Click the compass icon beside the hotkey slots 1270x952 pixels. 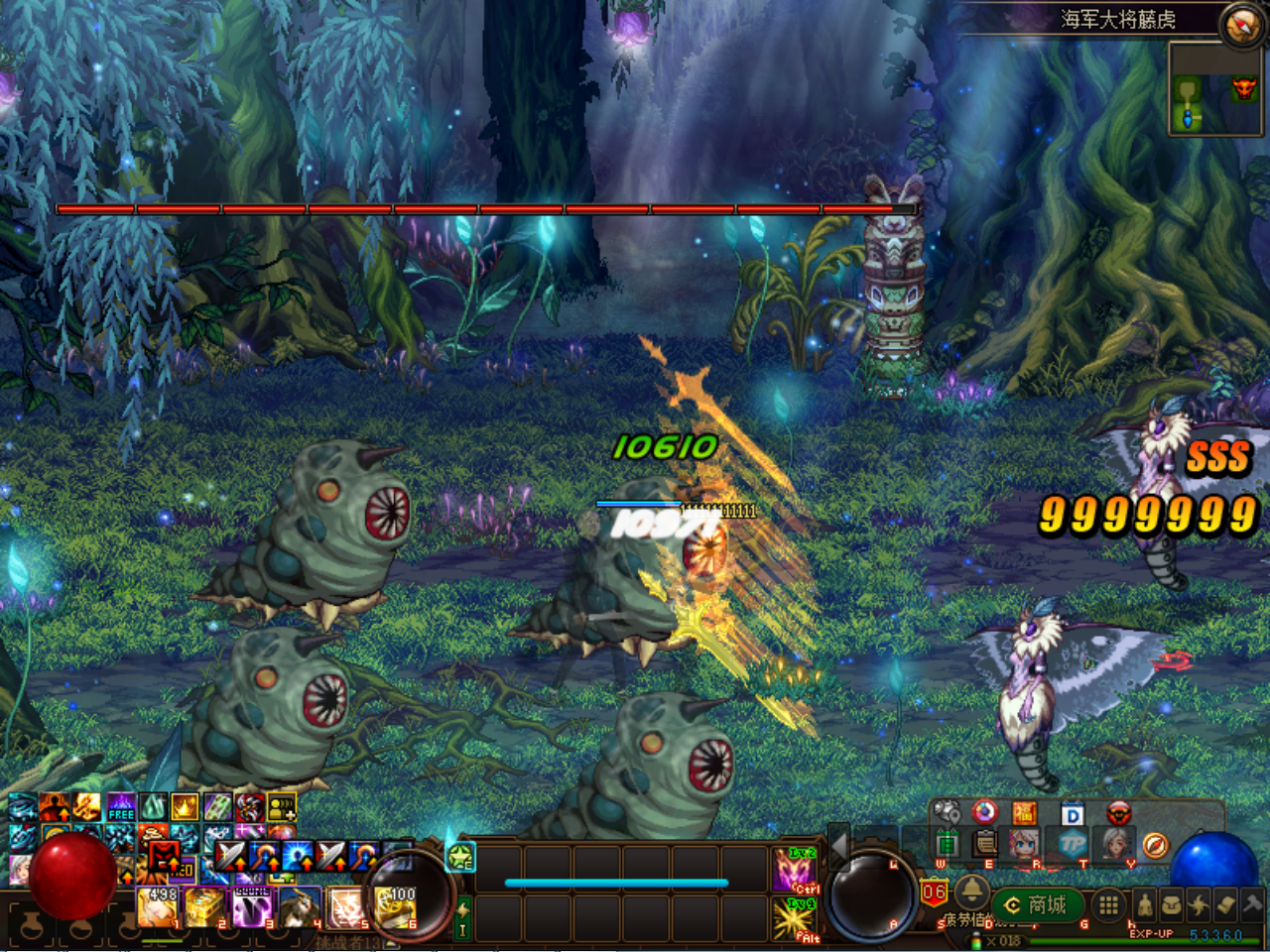pos(1156,845)
